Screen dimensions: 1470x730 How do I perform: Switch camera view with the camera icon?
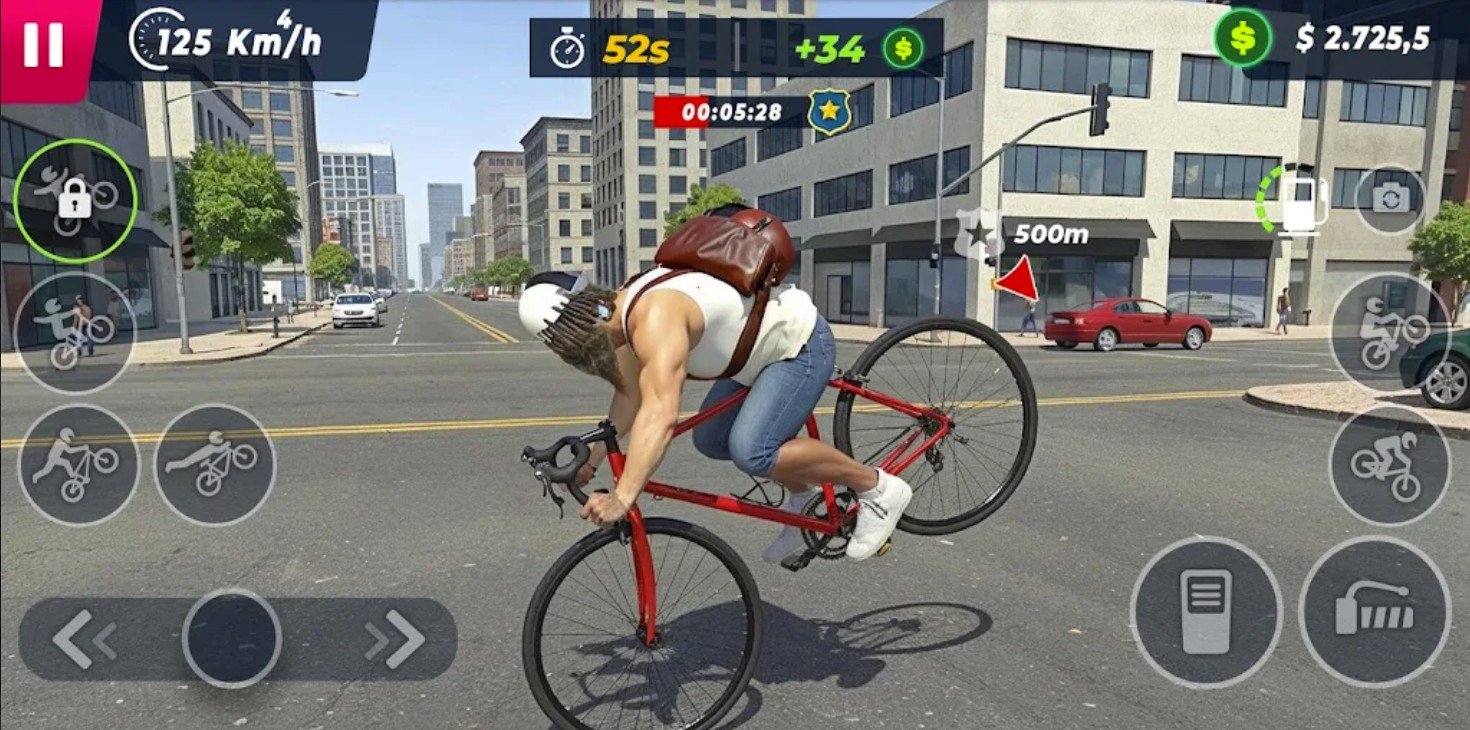click(1389, 199)
